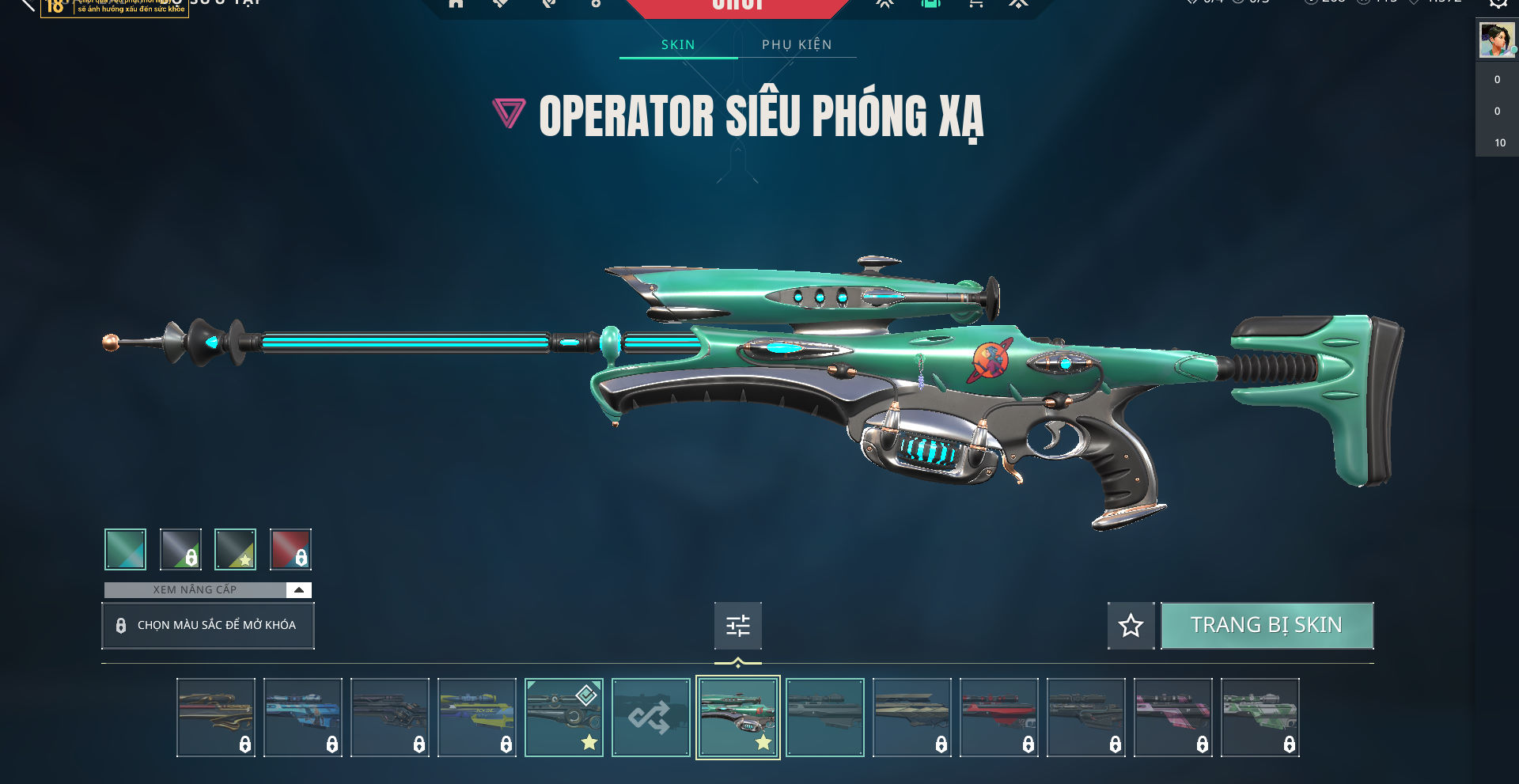1519x784 pixels.
Task: Select the equipped checkmarked Operator skin thumbnail
Action: pos(564,718)
